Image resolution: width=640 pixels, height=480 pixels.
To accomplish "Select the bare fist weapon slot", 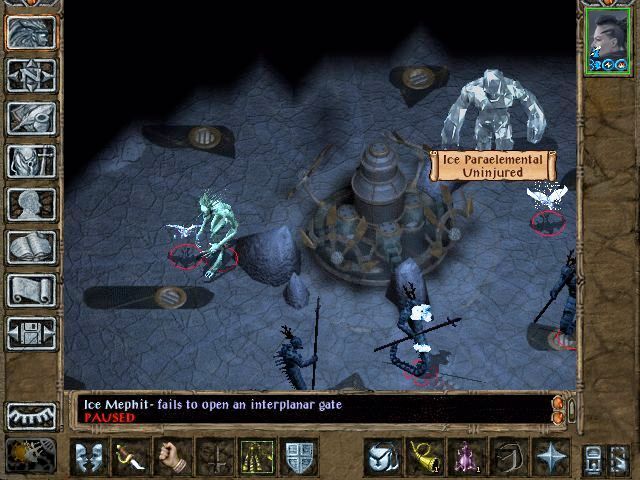I will pyautogui.click(x=174, y=456).
